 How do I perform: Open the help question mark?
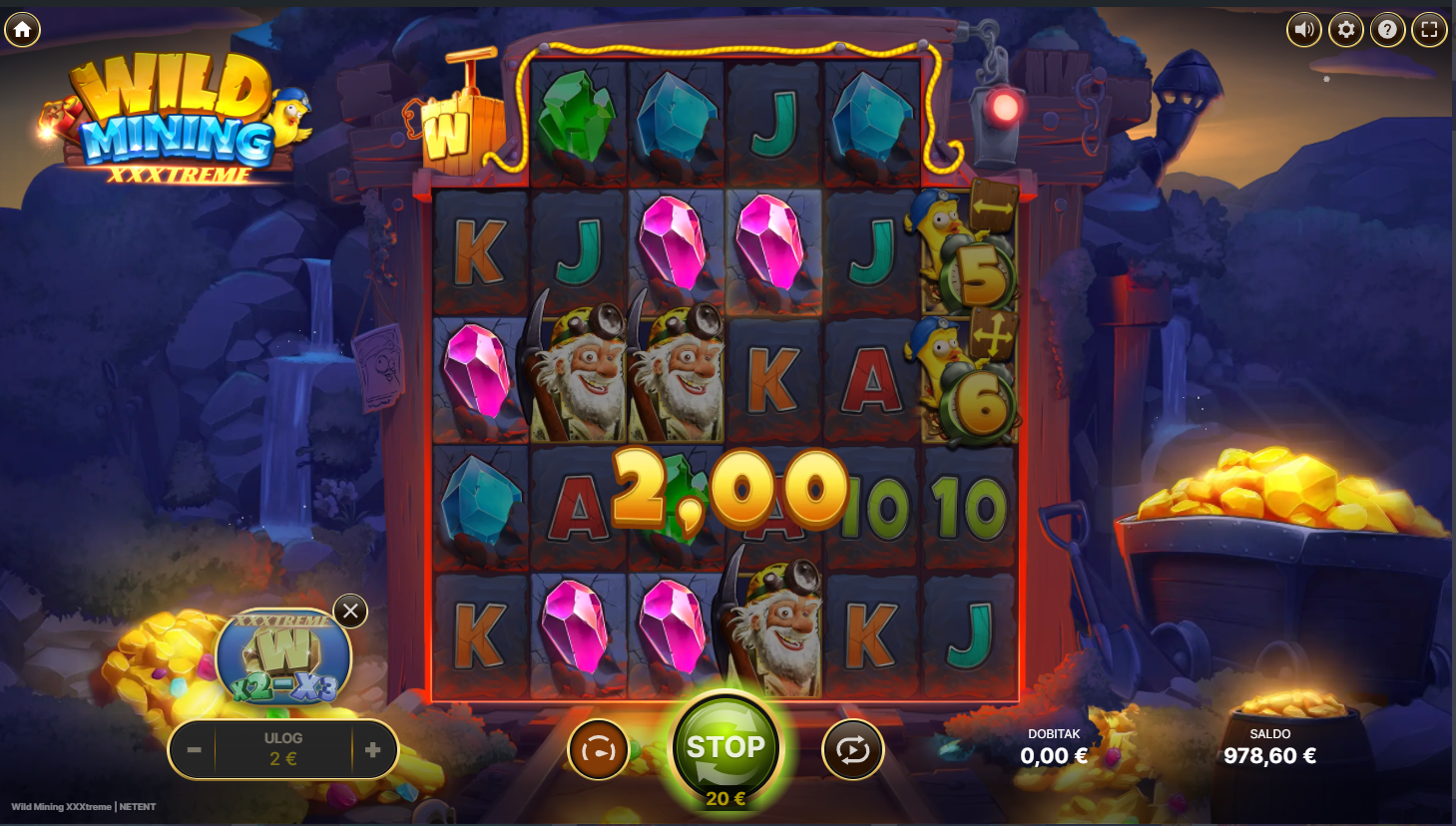(1387, 30)
